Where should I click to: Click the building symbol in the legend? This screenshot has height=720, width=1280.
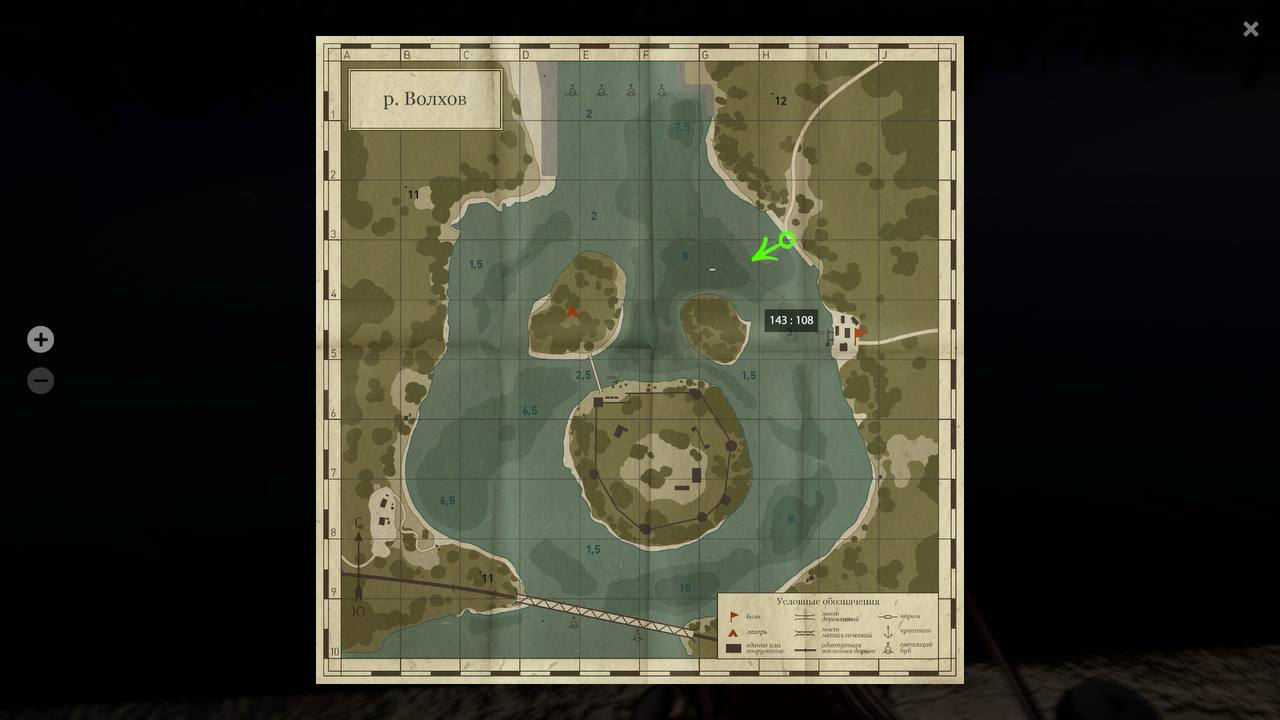coord(733,648)
